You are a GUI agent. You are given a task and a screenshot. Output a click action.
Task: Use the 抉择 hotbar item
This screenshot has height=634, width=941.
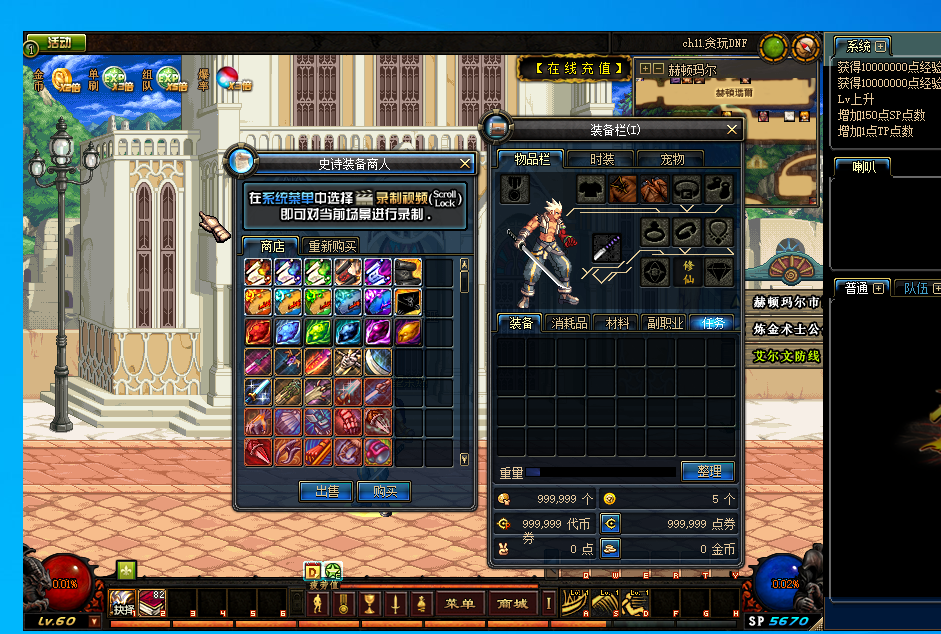click(123, 603)
